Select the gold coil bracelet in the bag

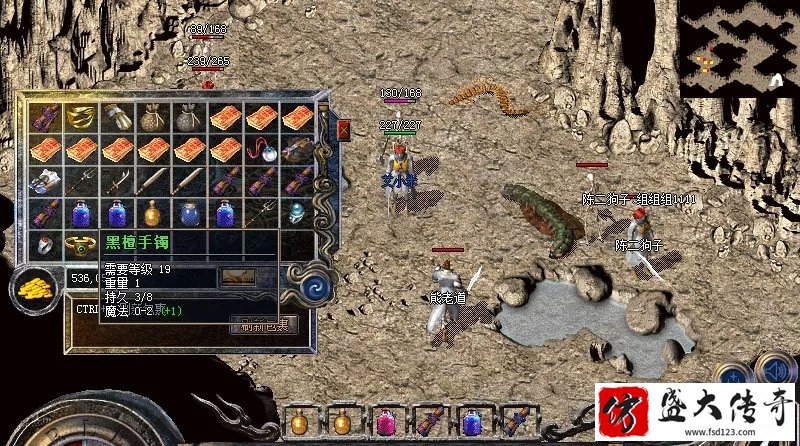pos(81,117)
